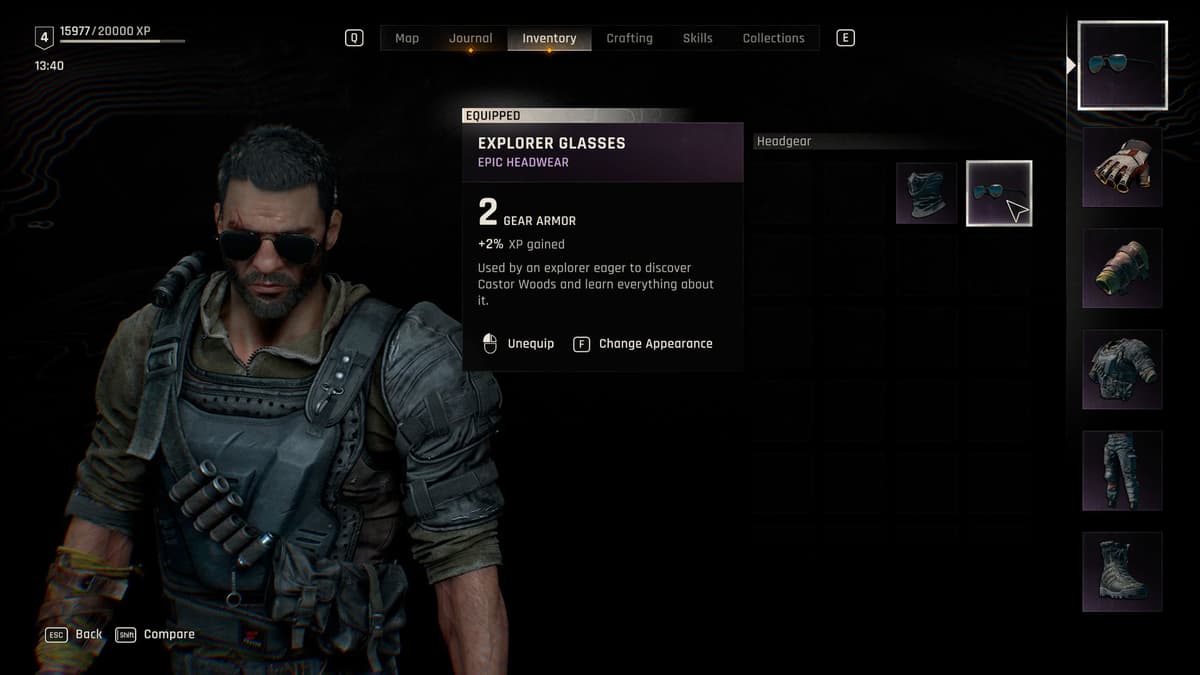Select the Inventory tab

549,38
